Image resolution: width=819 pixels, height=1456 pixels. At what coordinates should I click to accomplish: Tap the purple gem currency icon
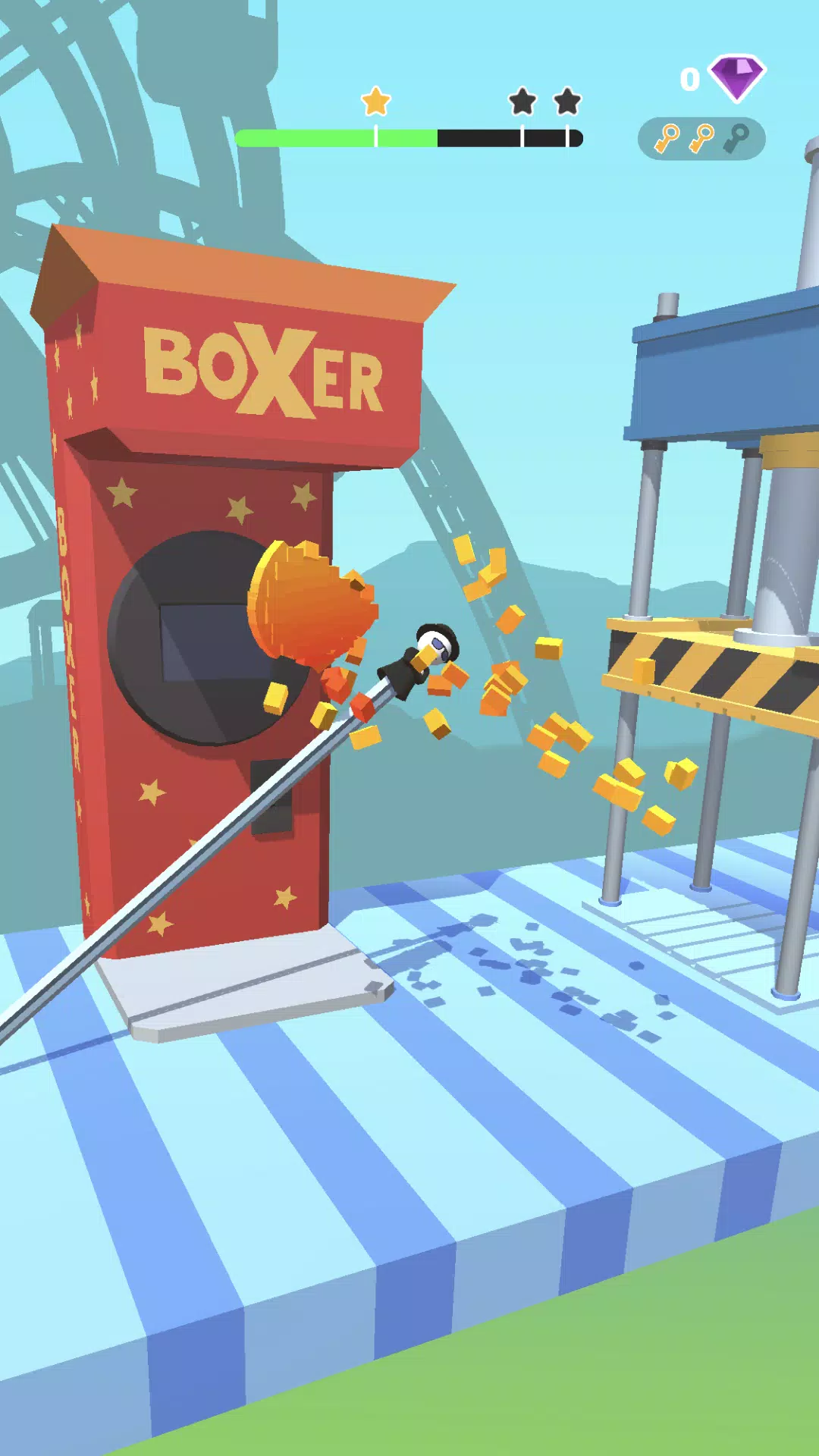(x=736, y=77)
